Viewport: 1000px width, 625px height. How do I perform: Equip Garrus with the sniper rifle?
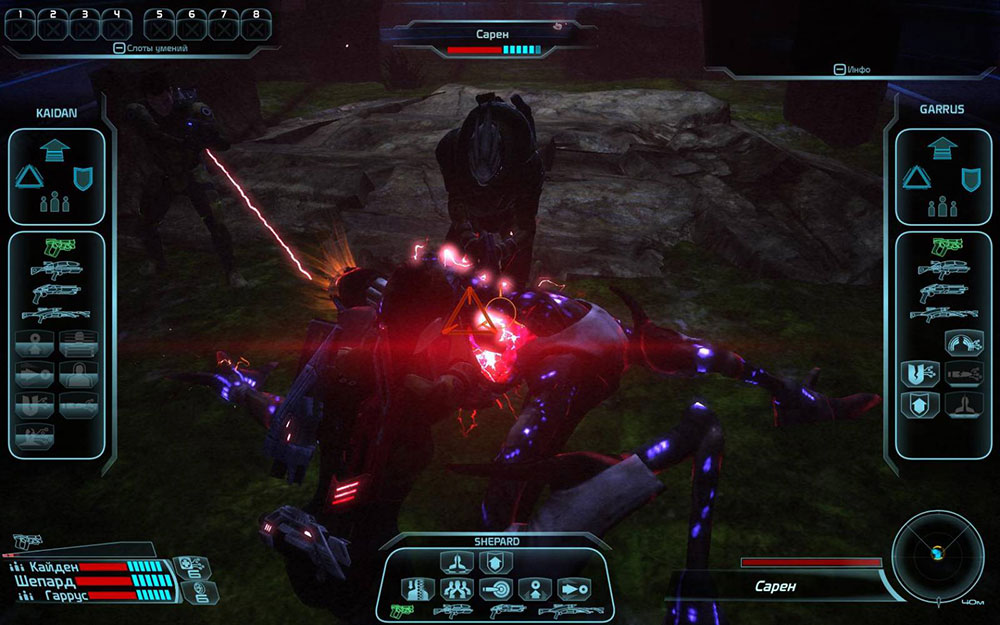coord(944,314)
